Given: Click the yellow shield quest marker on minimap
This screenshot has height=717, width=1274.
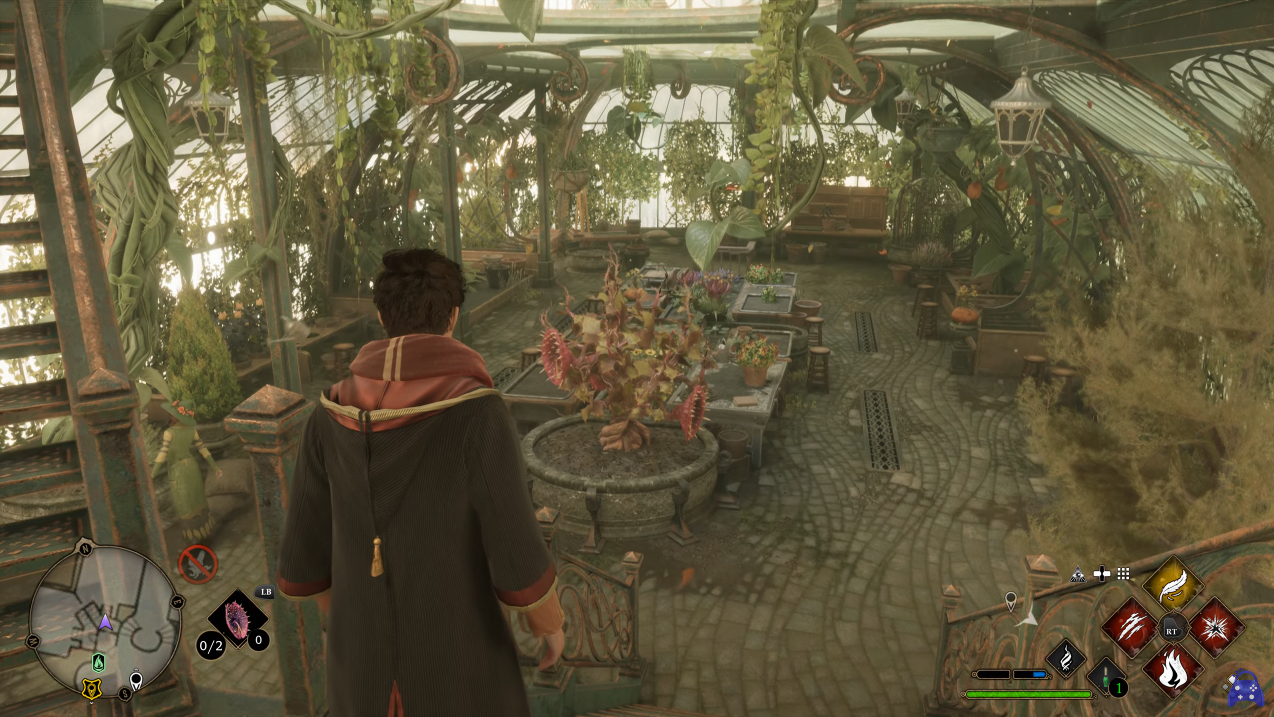Looking at the screenshot, I should (91, 689).
